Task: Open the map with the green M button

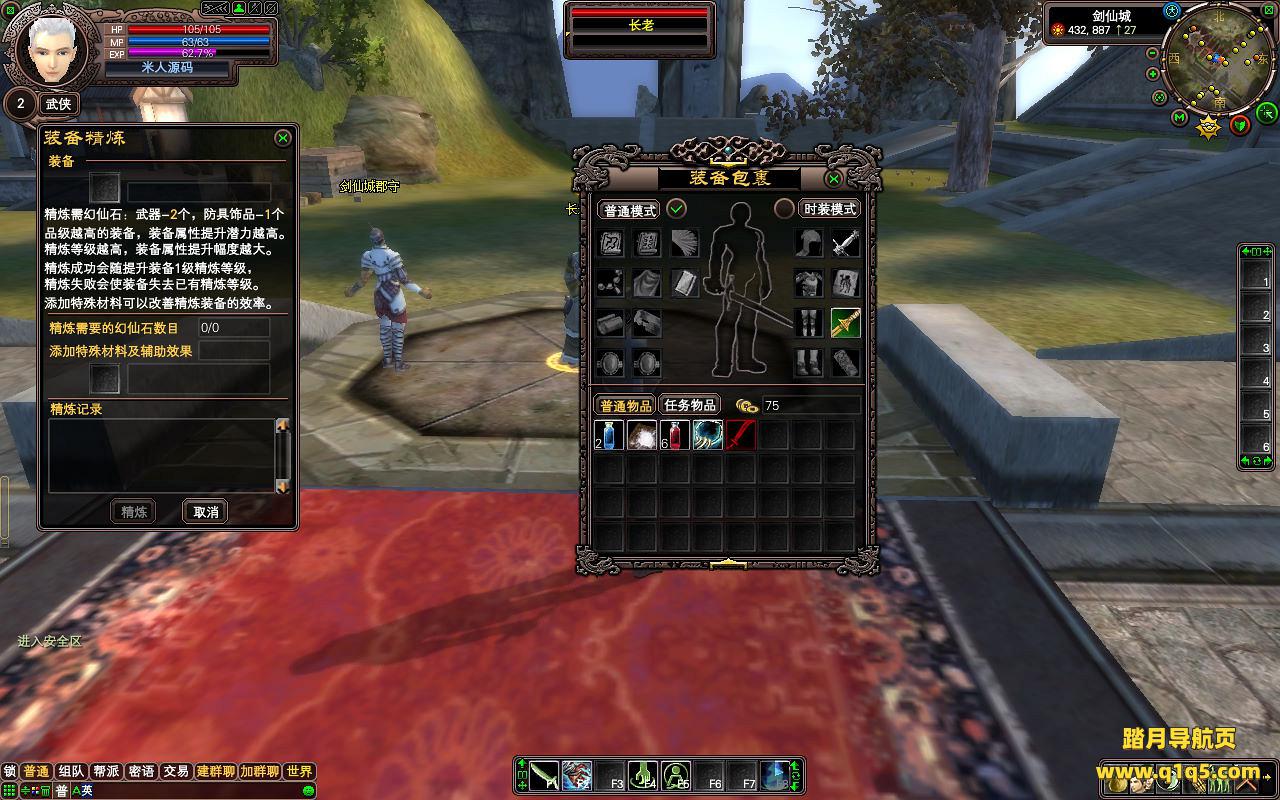Action: tap(1180, 118)
